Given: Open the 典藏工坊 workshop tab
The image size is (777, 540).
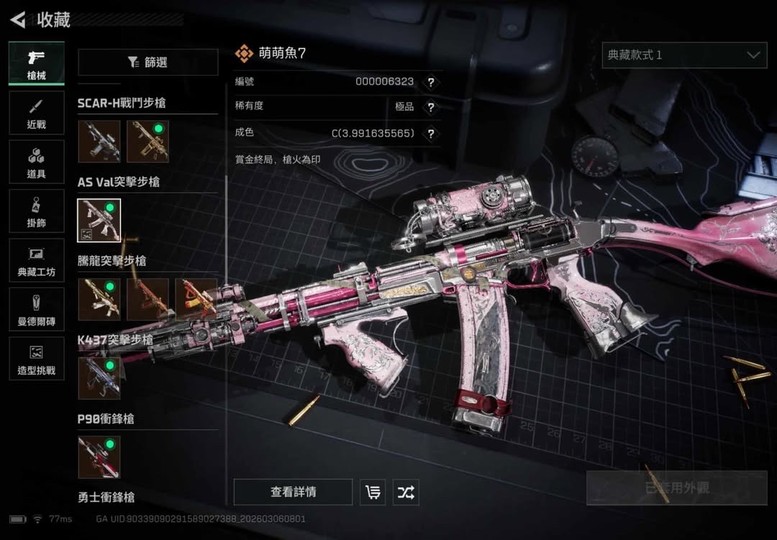Looking at the screenshot, I should (x=36, y=259).
